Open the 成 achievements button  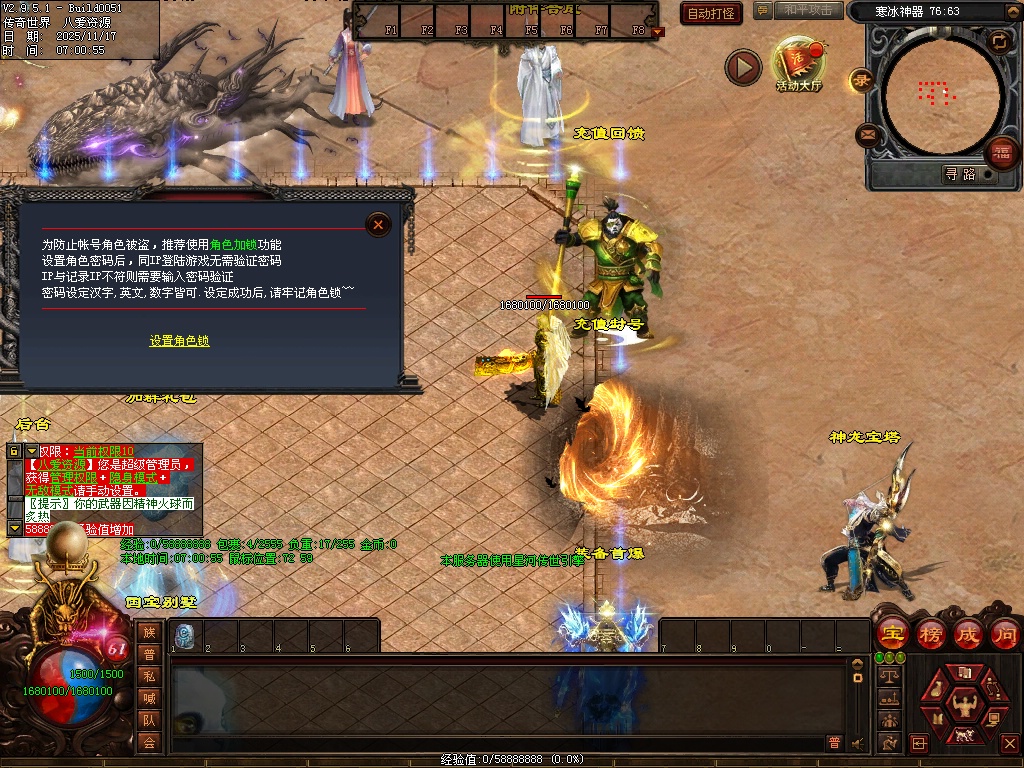[x=968, y=633]
